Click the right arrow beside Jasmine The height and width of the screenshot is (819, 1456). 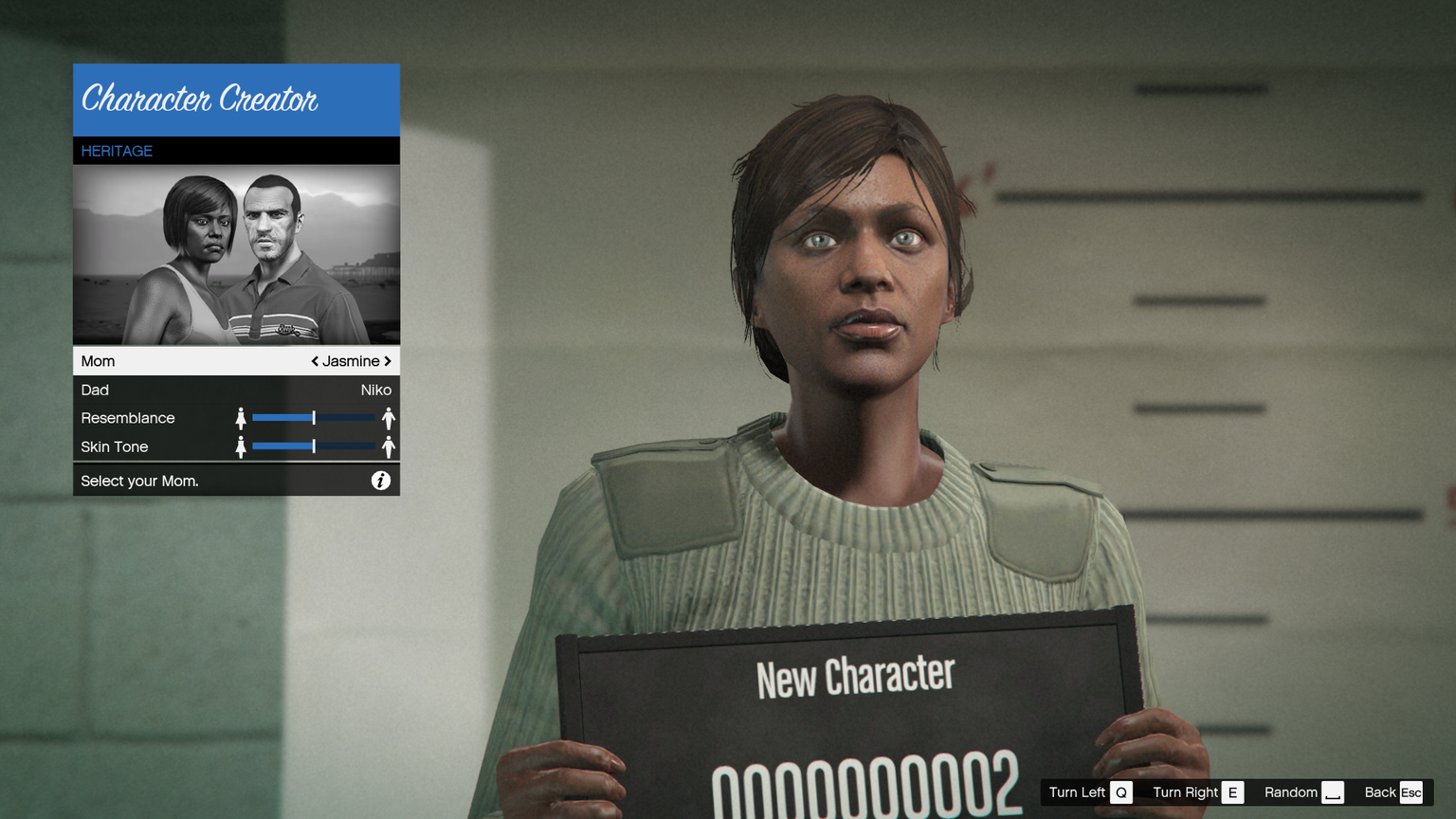click(x=388, y=361)
